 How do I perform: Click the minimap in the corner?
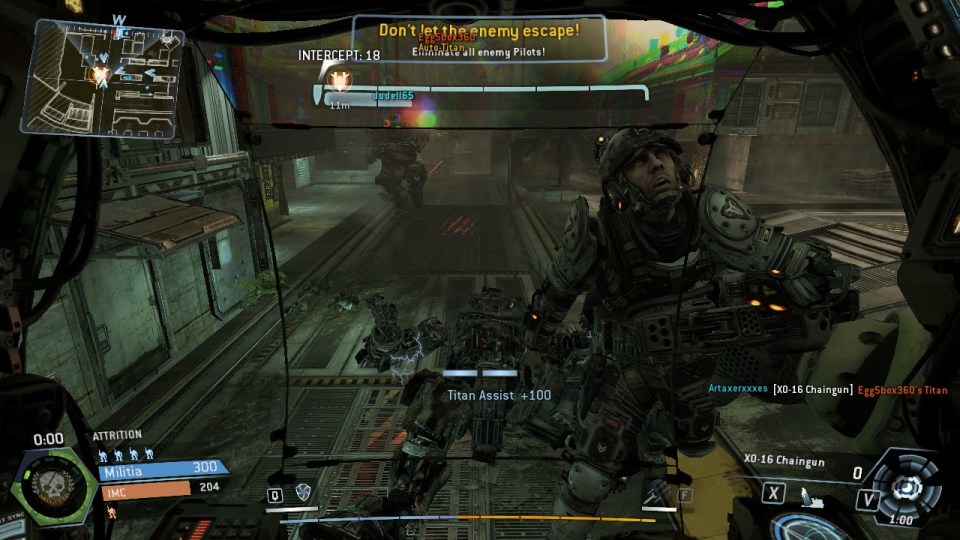tap(103, 79)
